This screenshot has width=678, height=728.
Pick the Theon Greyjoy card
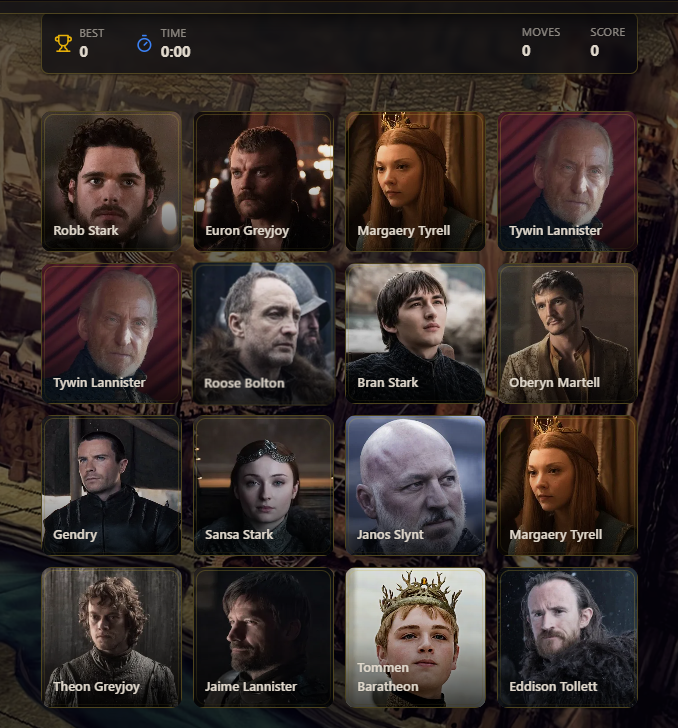(x=111, y=637)
